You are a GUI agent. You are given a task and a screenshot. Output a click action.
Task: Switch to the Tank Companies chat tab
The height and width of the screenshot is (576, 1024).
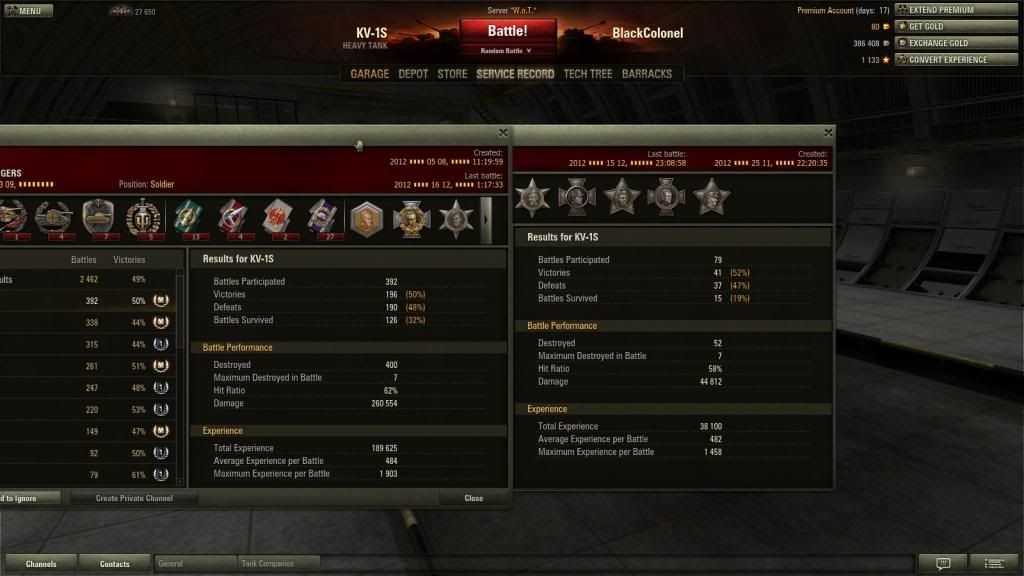[x=279, y=564]
